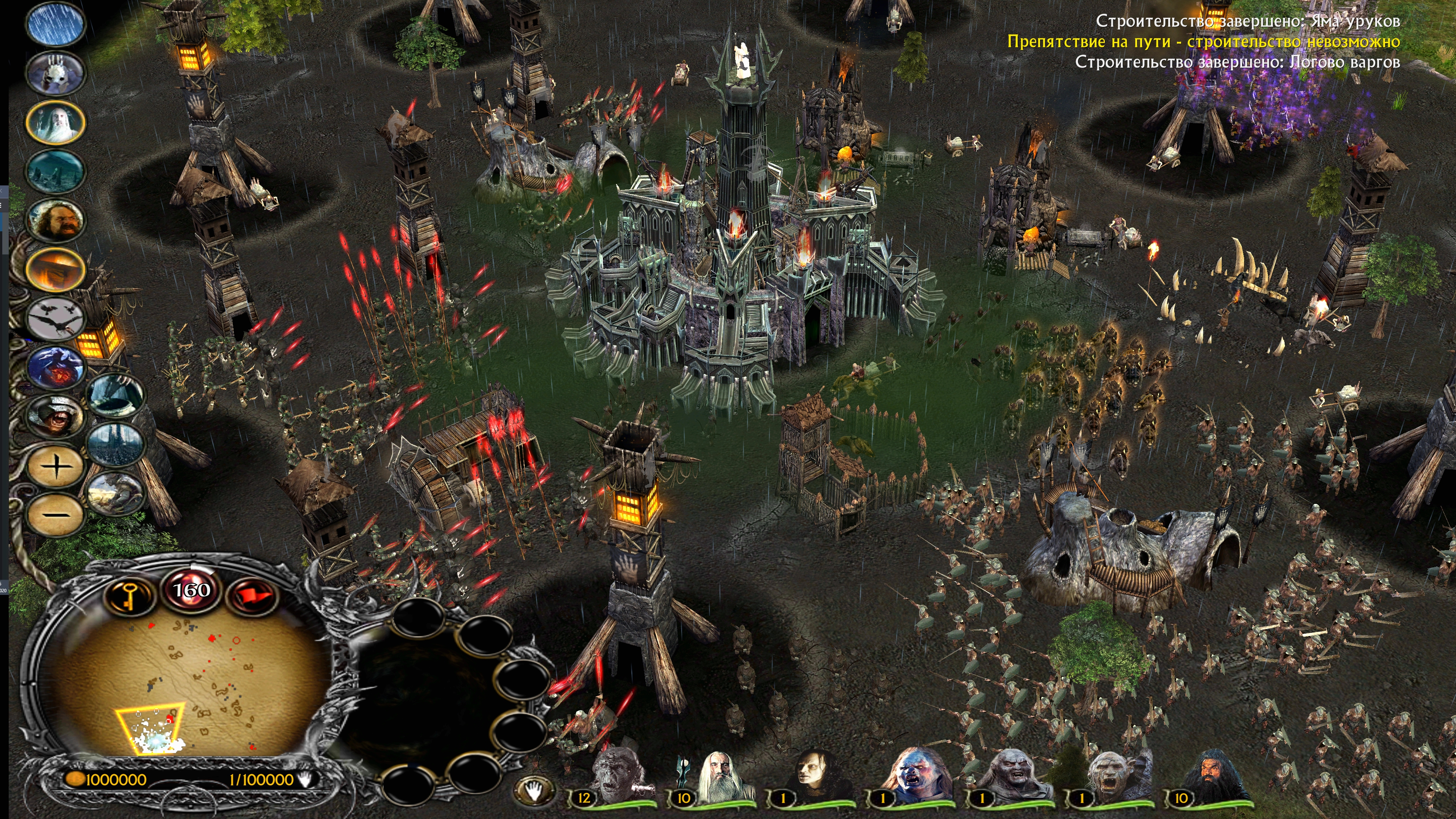The image size is (1456, 819).
Task: Click the gold-ringed Saruman power icon
Action: click(x=55, y=121)
